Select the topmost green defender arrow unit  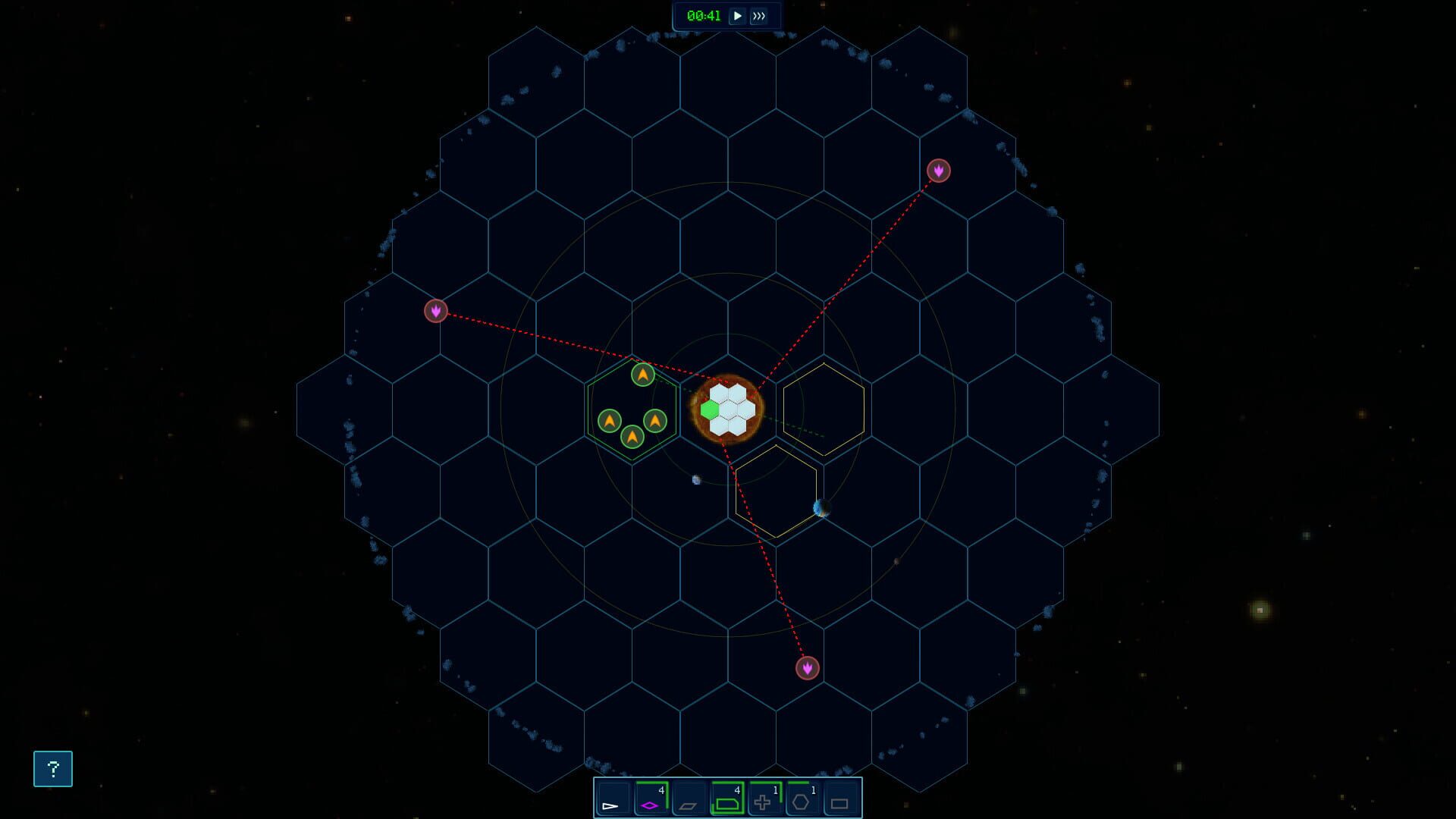click(642, 374)
